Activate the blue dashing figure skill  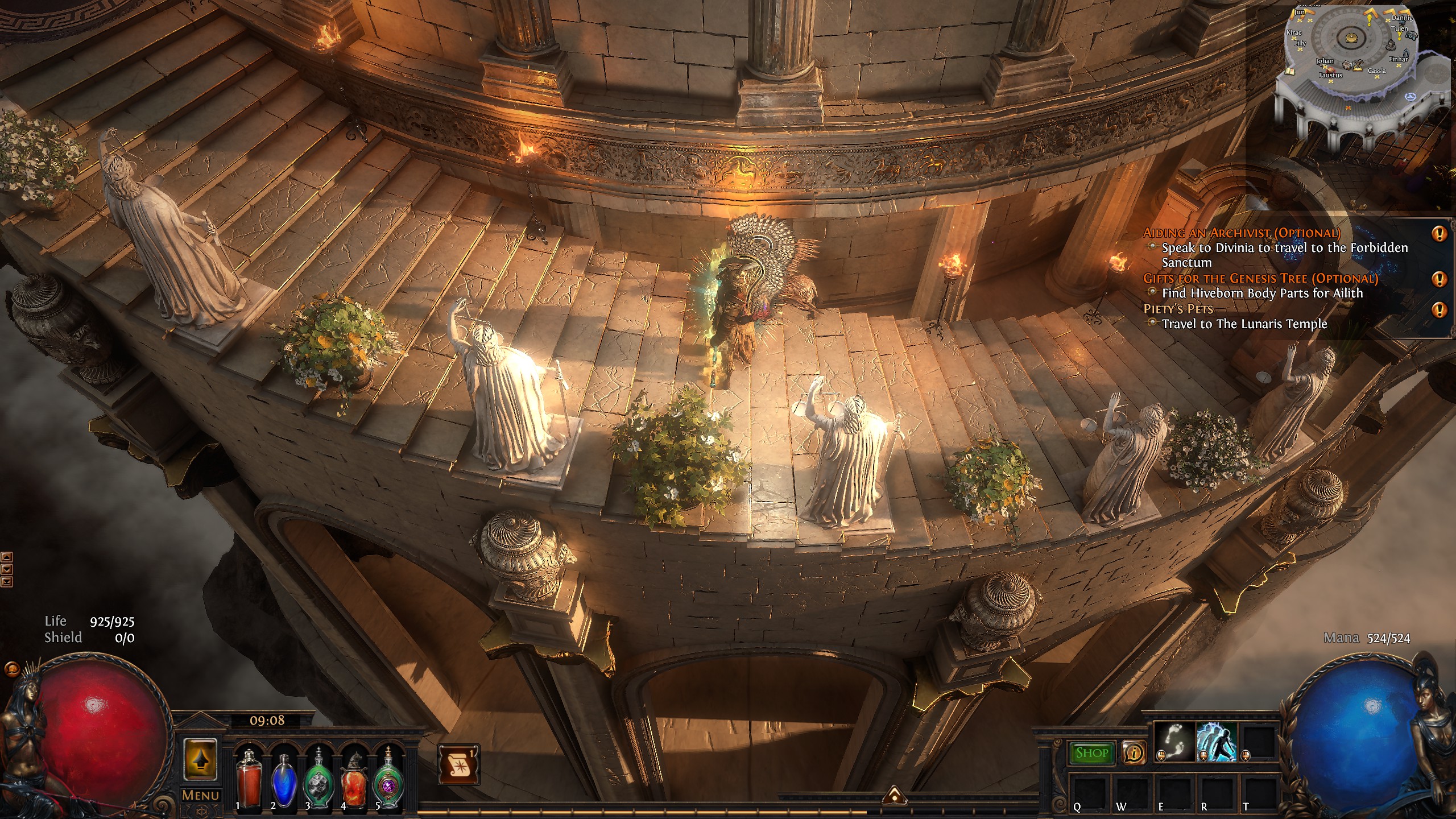coord(1217,741)
